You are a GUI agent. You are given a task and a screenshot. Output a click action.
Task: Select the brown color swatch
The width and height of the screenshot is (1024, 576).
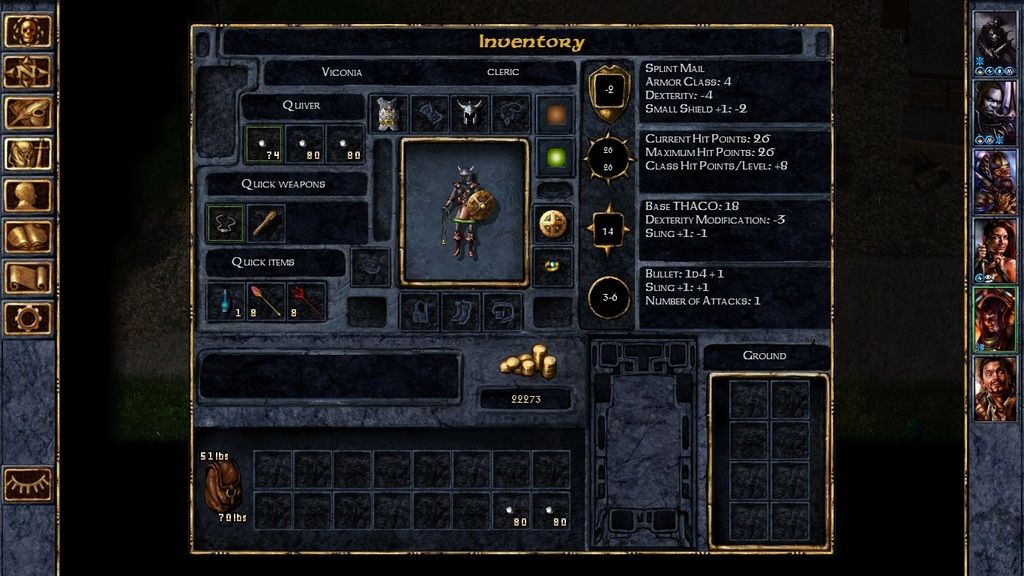(x=554, y=114)
